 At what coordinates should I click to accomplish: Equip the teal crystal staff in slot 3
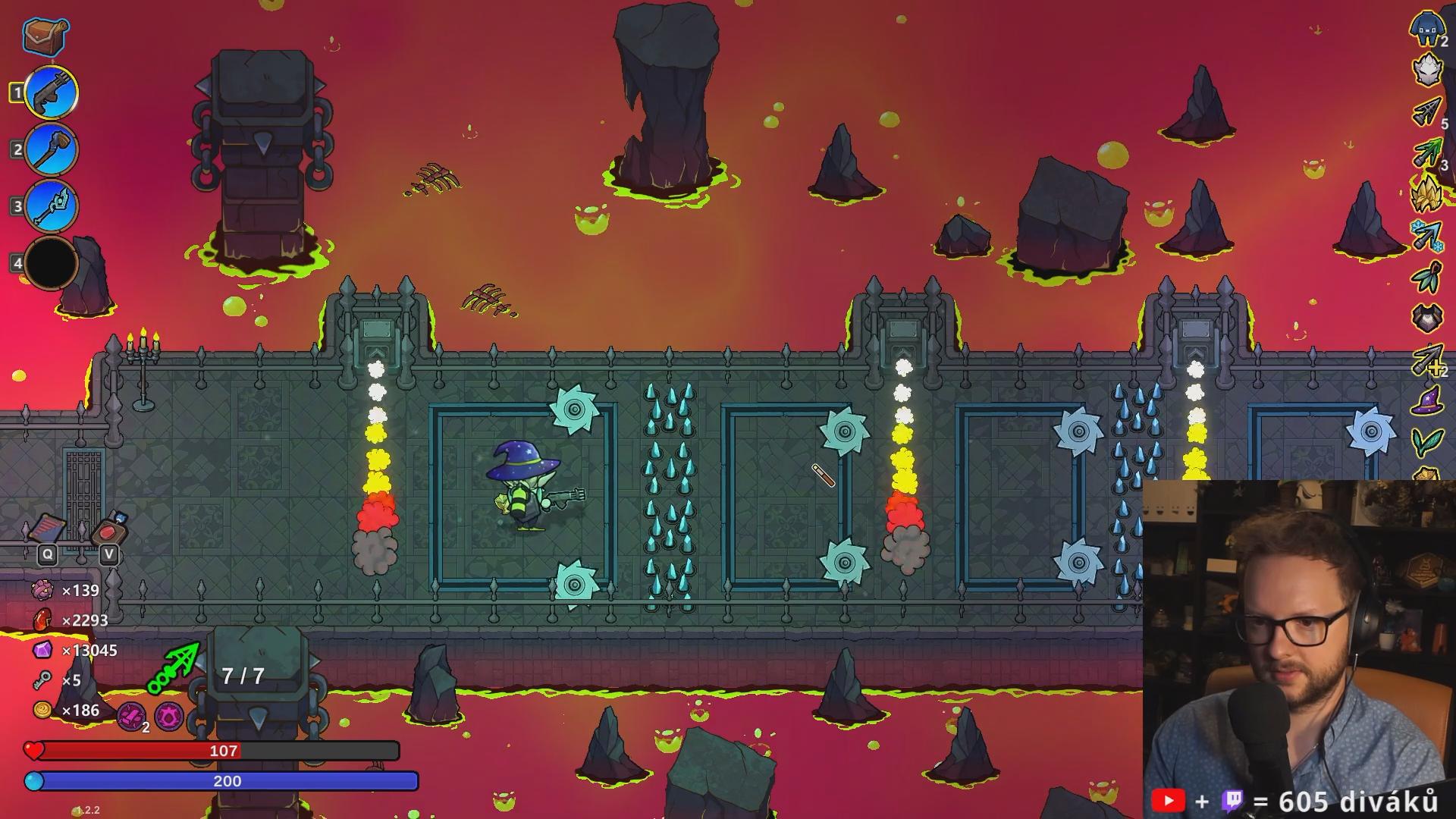[52, 206]
